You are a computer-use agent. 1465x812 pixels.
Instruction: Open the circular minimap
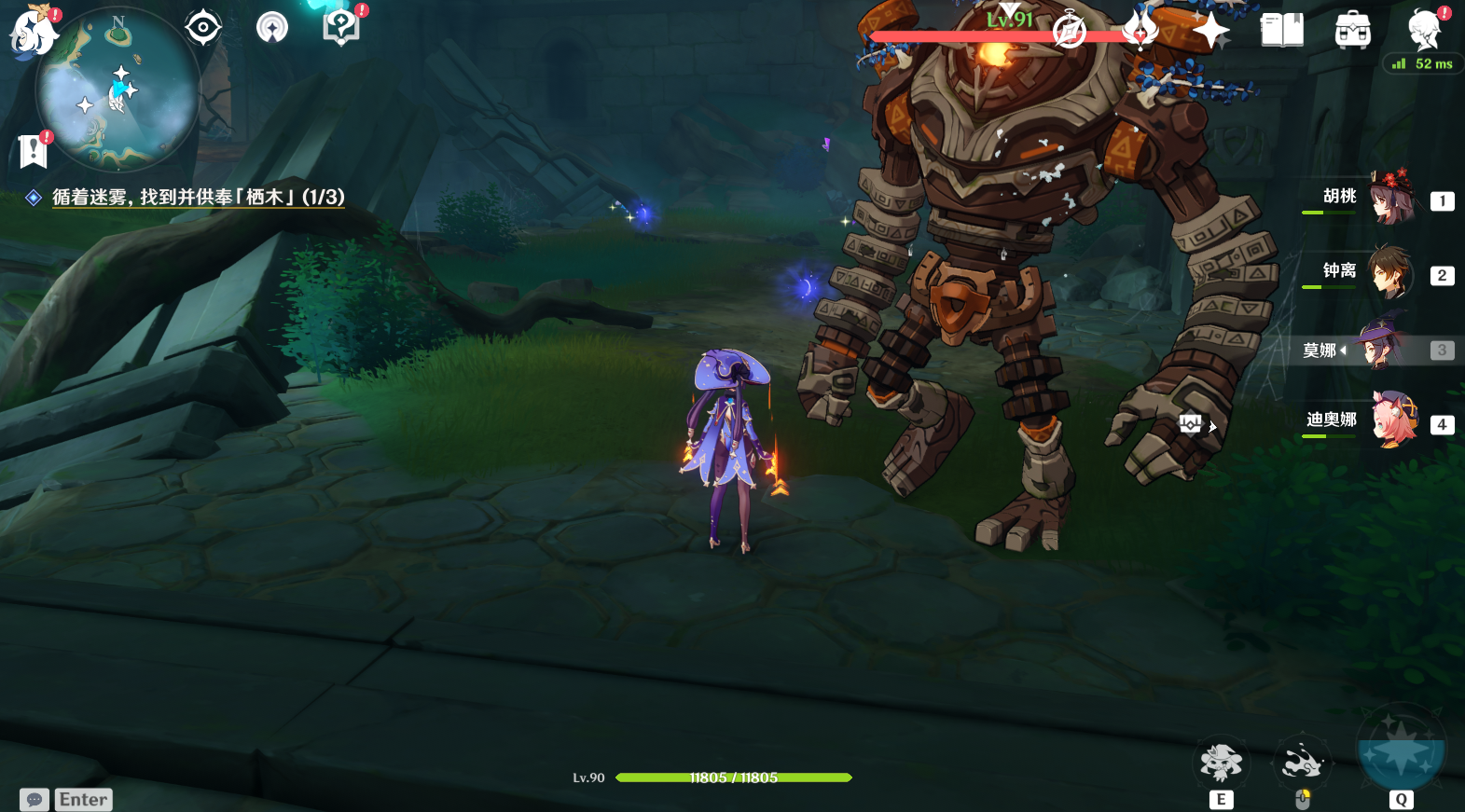(117, 90)
